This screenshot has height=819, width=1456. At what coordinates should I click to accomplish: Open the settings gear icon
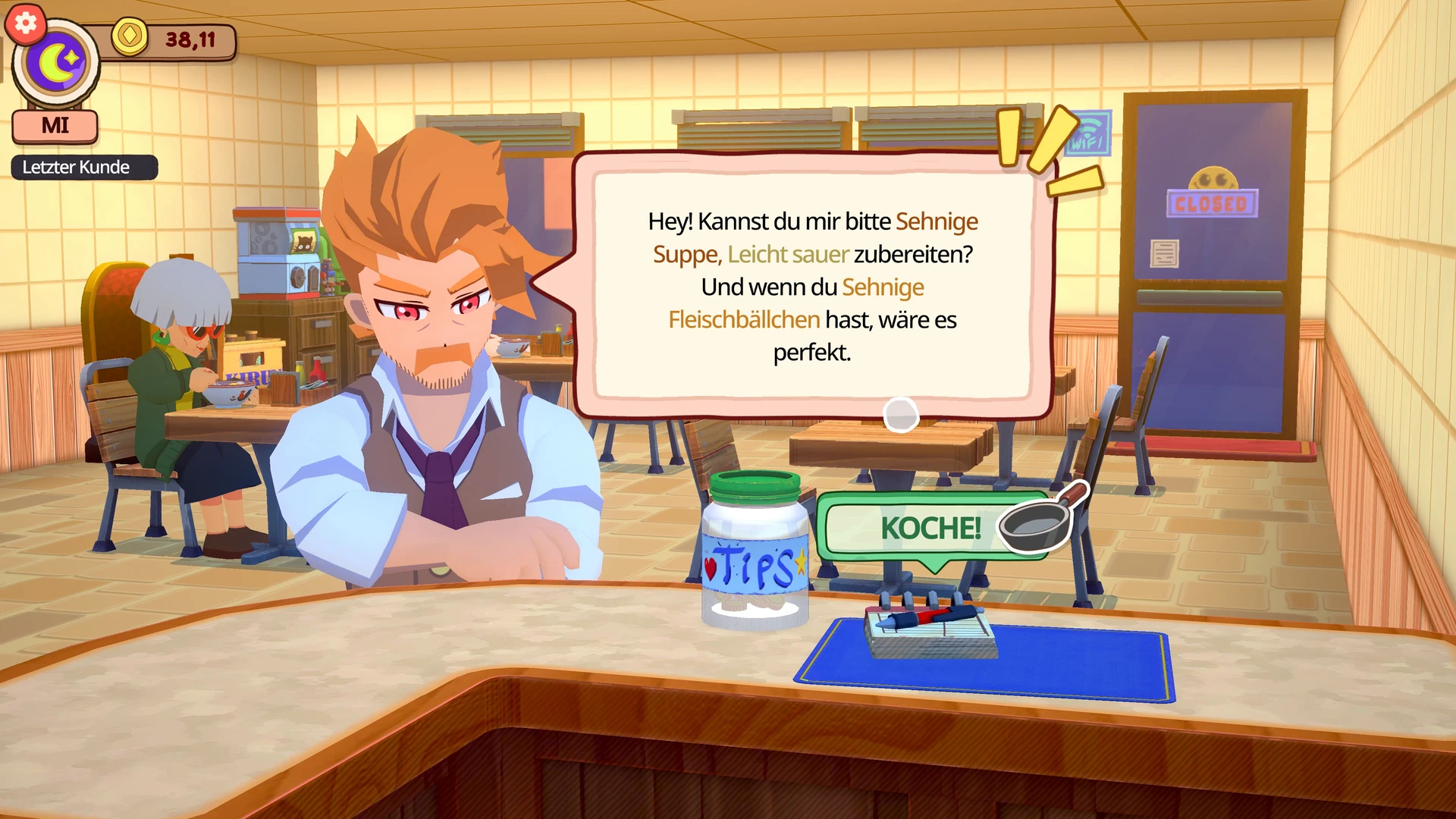coord(25,24)
